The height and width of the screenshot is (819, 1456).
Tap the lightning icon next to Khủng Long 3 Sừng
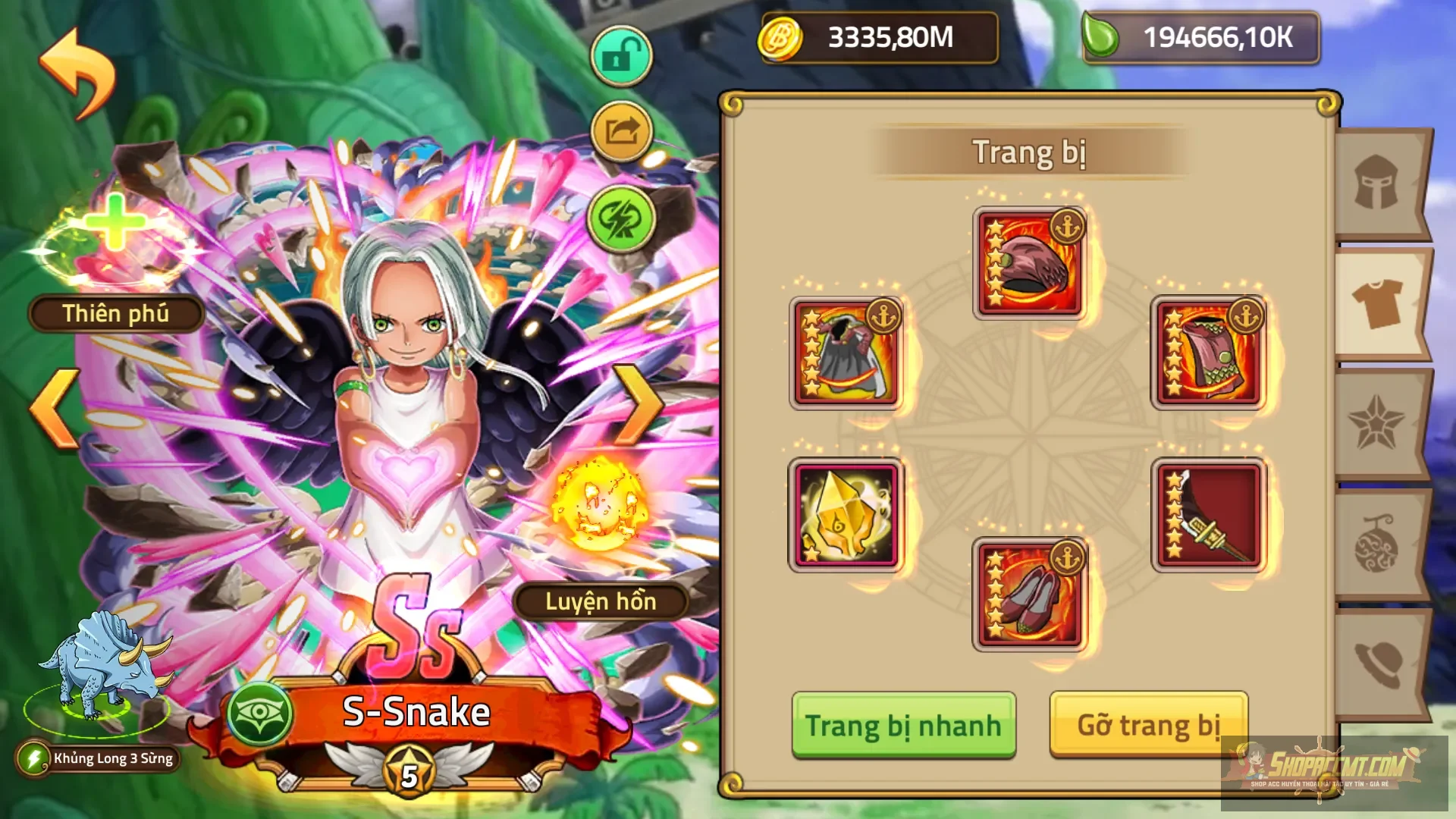[x=33, y=758]
